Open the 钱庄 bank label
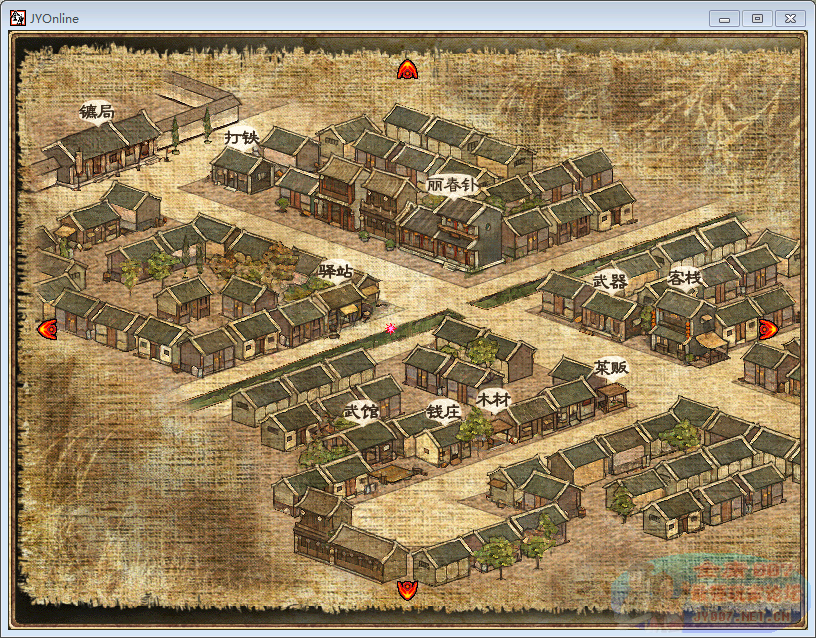This screenshot has height=638, width=816. pos(443,410)
